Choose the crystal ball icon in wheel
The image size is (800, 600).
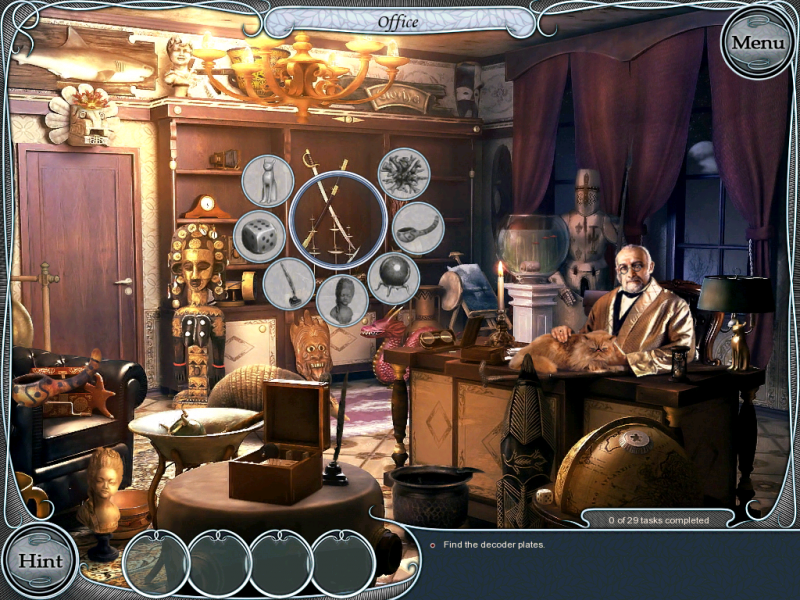point(393,278)
